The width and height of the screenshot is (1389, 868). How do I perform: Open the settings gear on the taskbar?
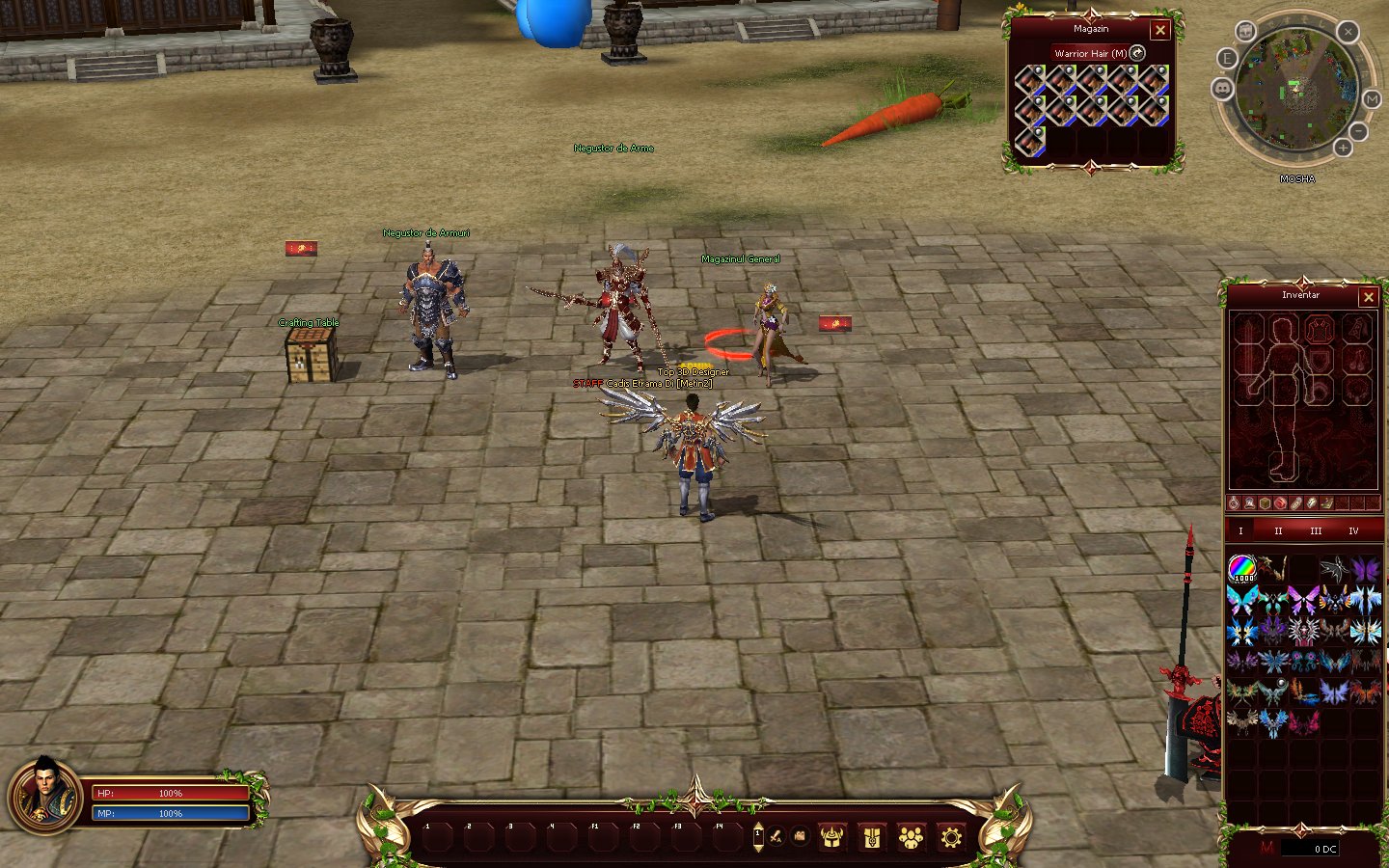click(951, 837)
